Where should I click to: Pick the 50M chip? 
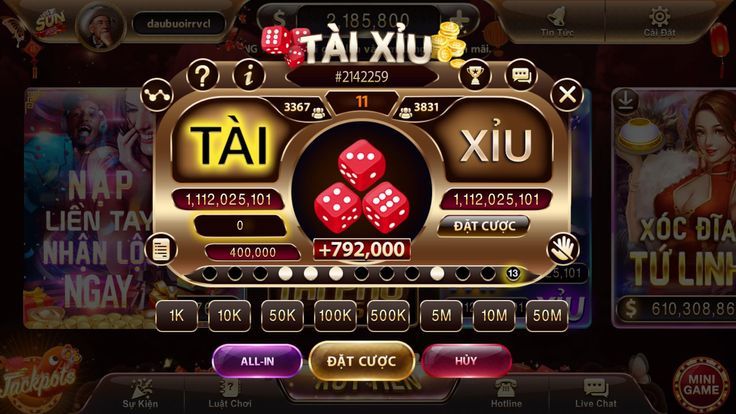(546, 315)
